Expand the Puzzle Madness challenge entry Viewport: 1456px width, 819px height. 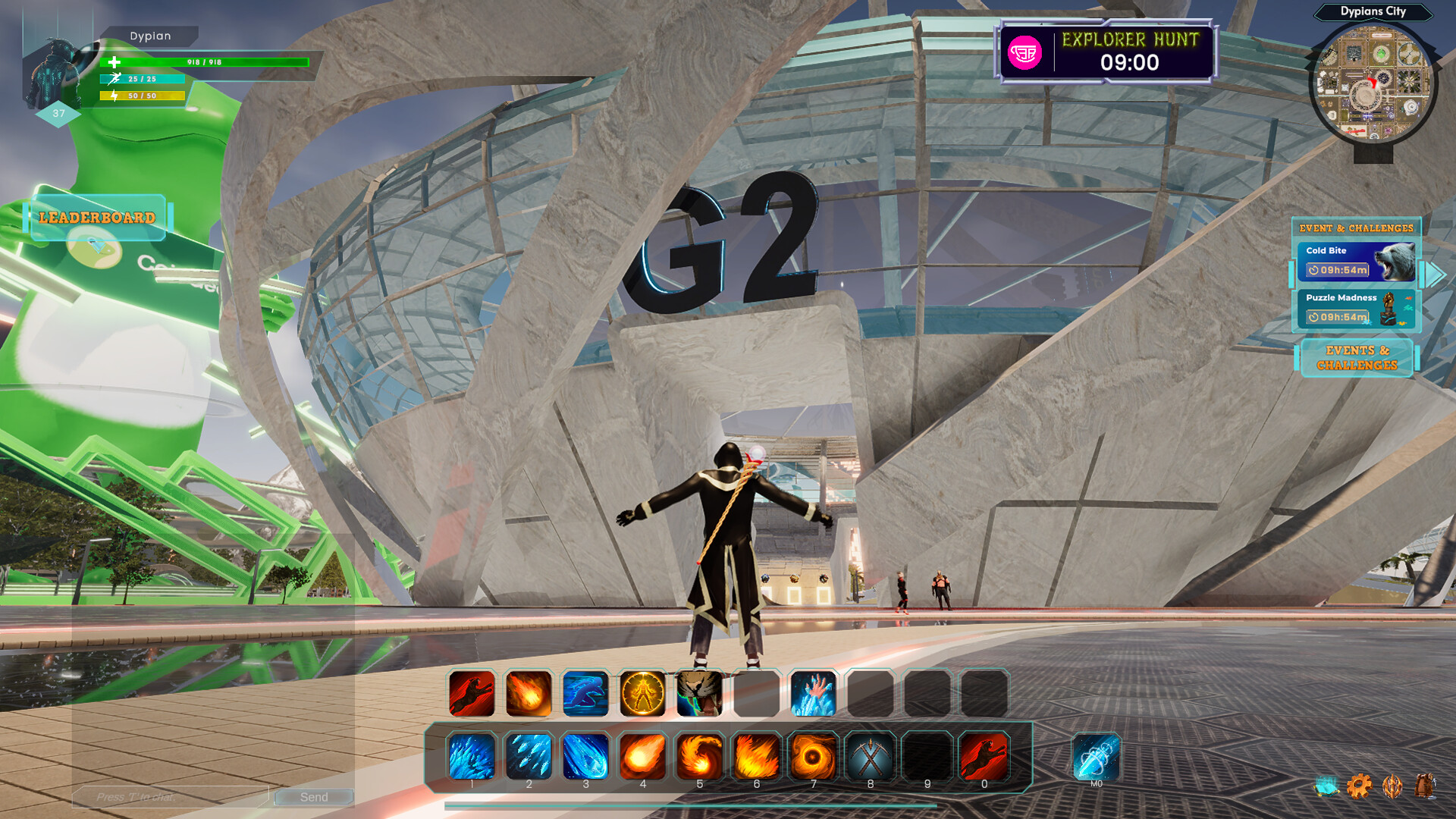[x=1357, y=309]
